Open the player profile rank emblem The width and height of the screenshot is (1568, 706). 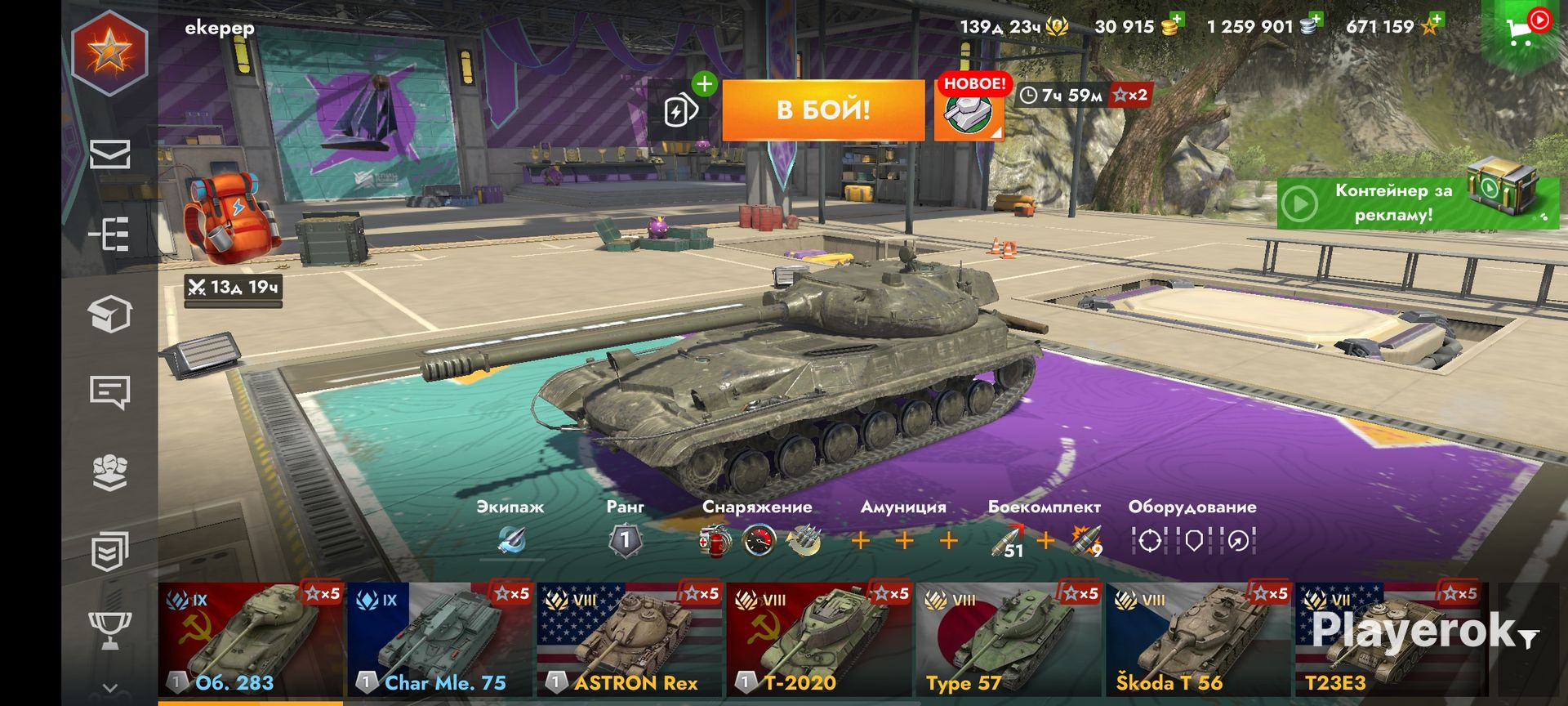pyautogui.click(x=109, y=53)
